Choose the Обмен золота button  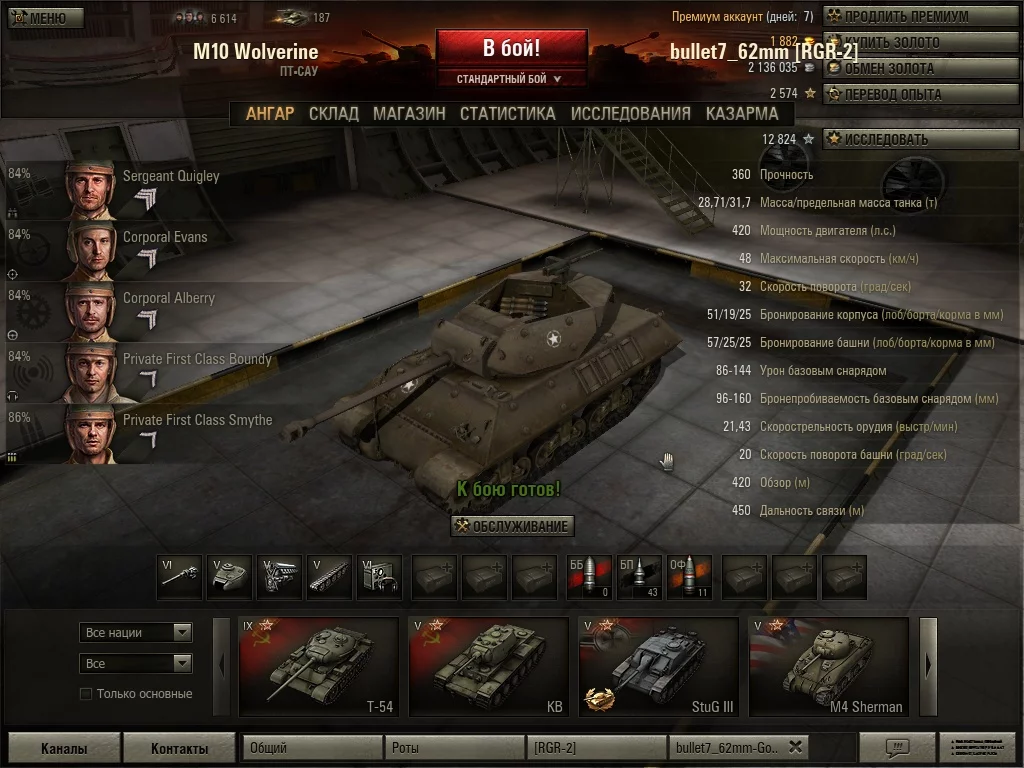(x=919, y=68)
